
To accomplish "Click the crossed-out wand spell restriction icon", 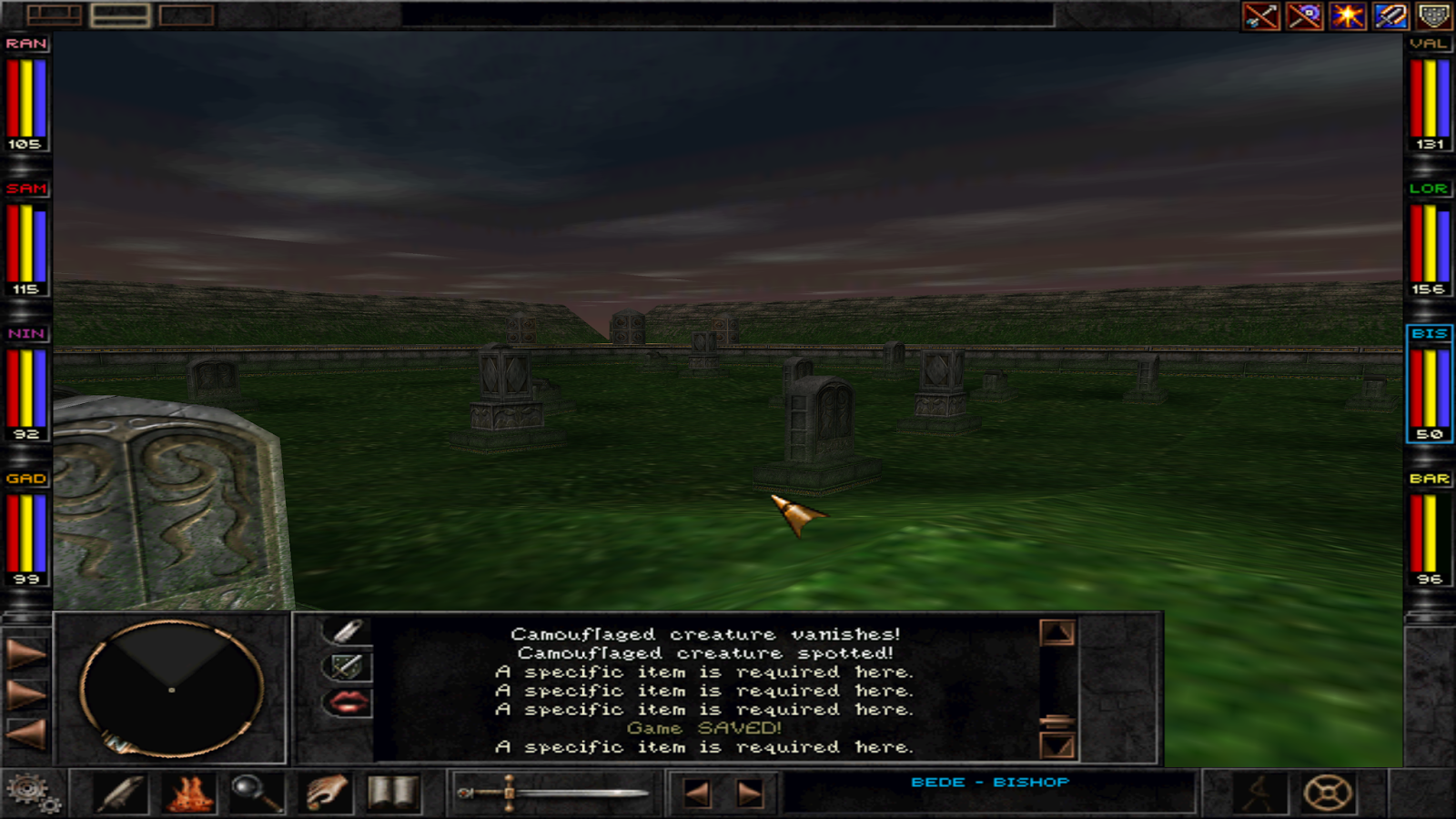I will (x=1304, y=15).
